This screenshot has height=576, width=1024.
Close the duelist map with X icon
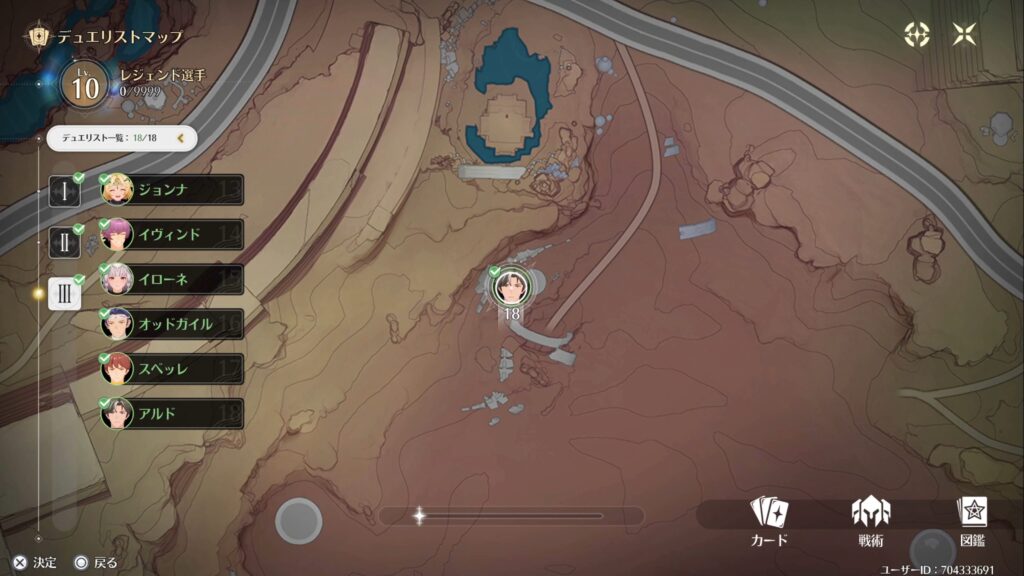(964, 35)
